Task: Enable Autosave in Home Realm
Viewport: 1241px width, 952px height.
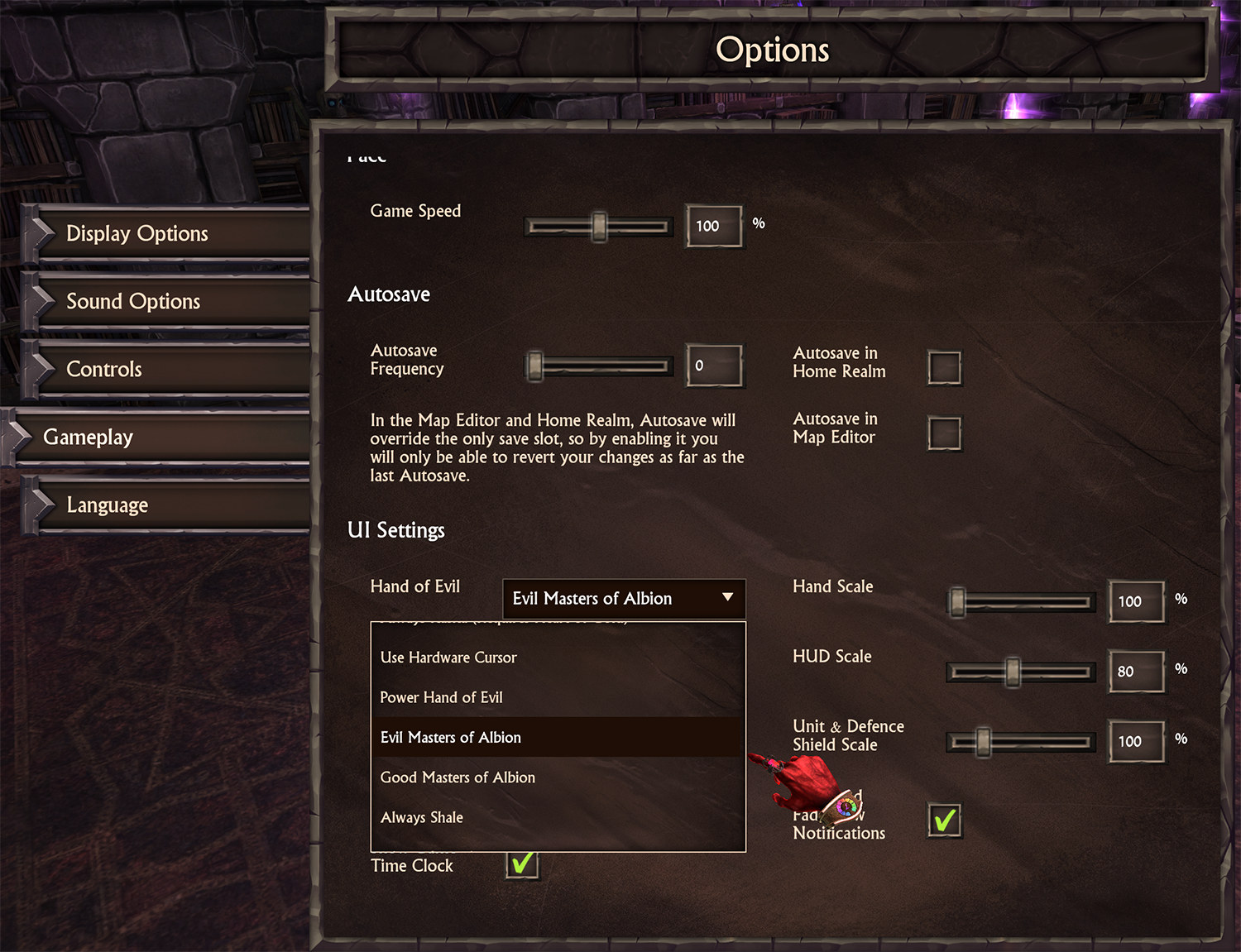Action: (x=944, y=367)
